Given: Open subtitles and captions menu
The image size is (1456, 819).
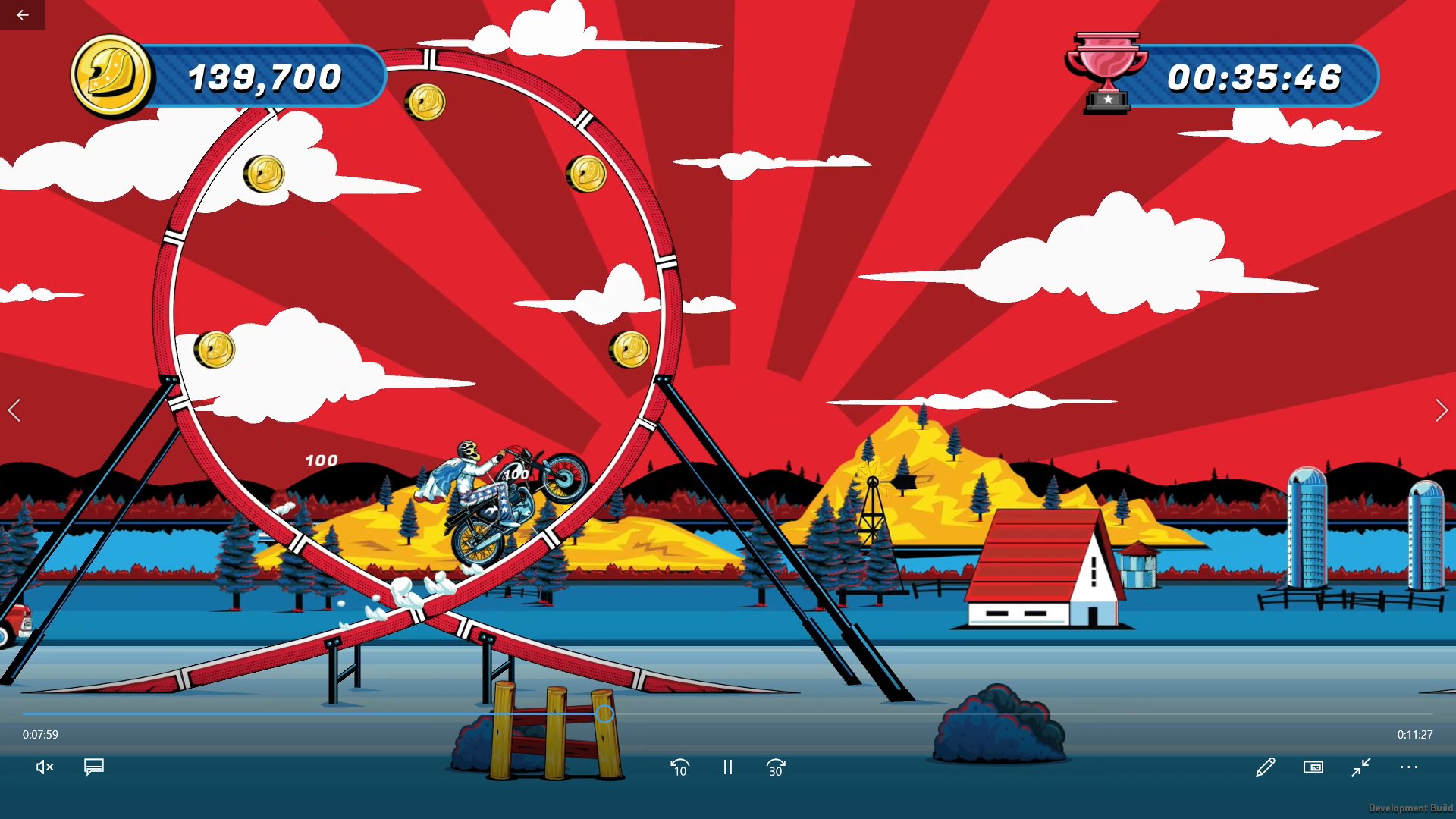Looking at the screenshot, I should pyautogui.click(x=94, y=767).
